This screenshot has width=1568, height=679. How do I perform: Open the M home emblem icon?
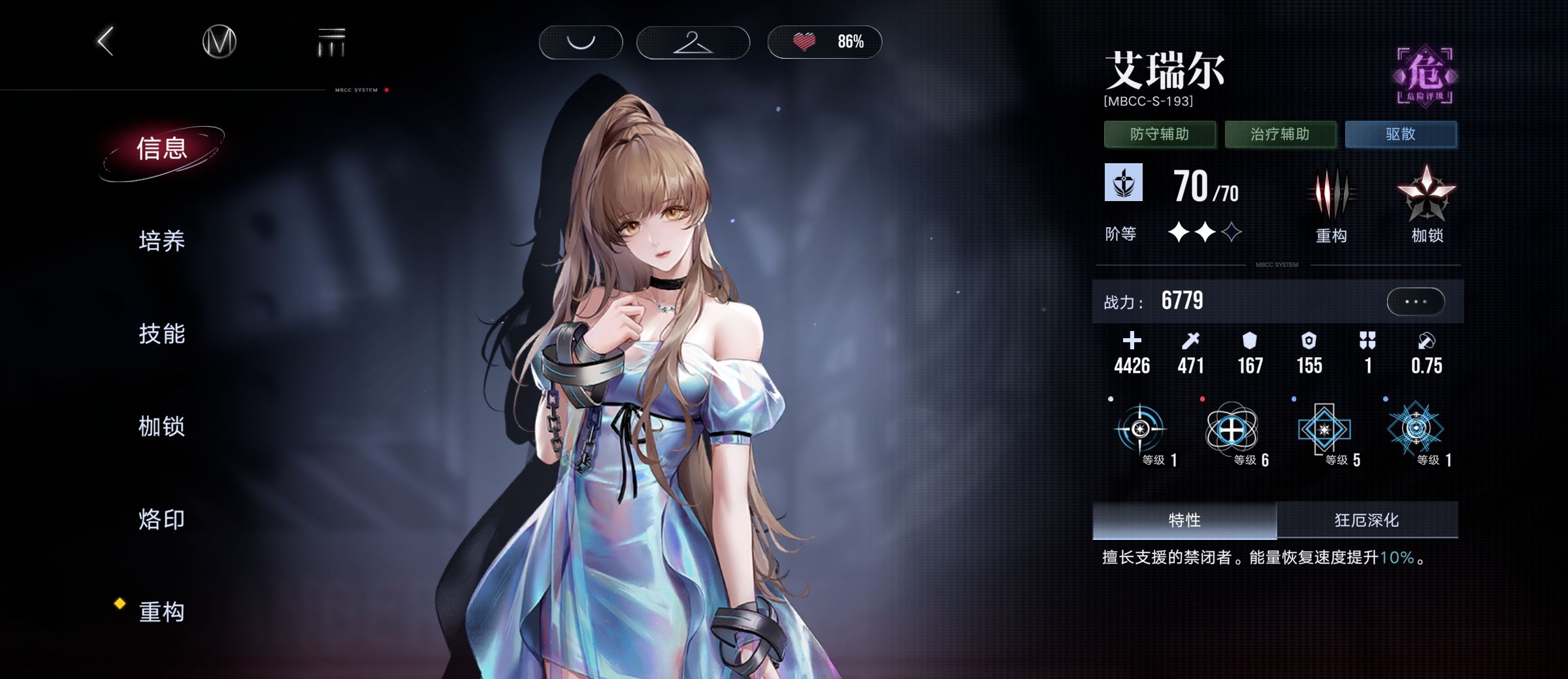(x=219, y=42)
